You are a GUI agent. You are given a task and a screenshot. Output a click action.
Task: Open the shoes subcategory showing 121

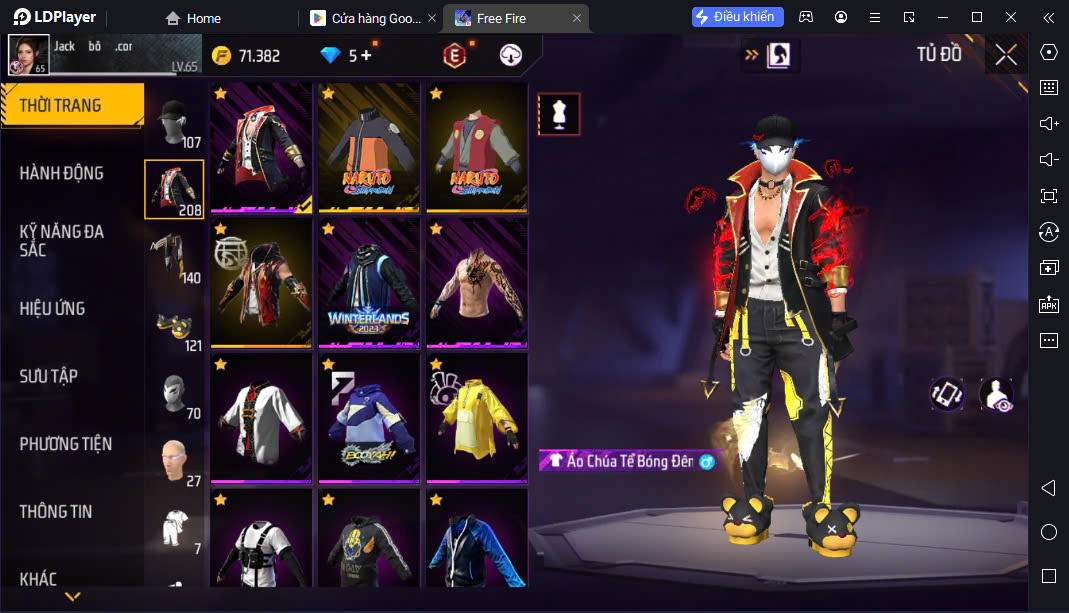point(175,327)
